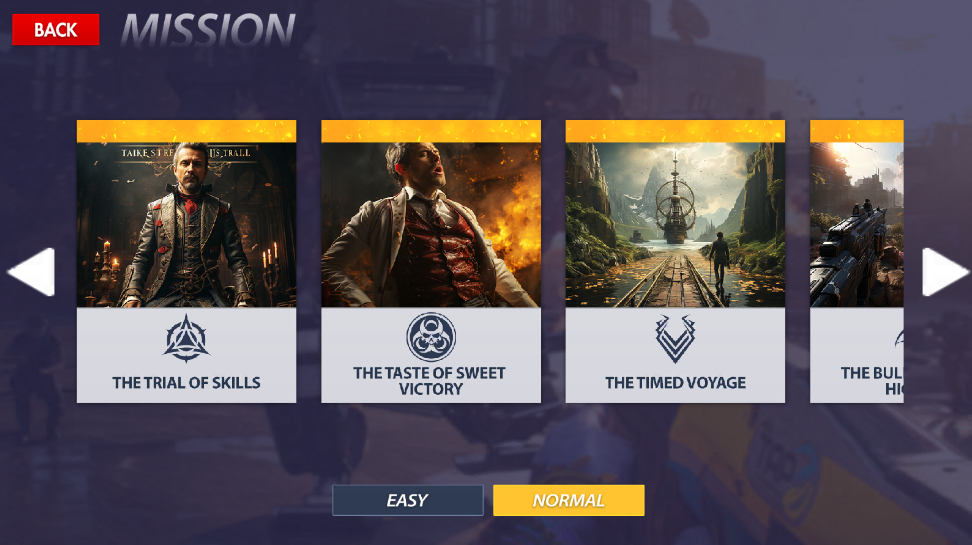Show previous missions with the left arrow
The height and width of the screenshot is (545, 972).
click(x=31, y=272)
